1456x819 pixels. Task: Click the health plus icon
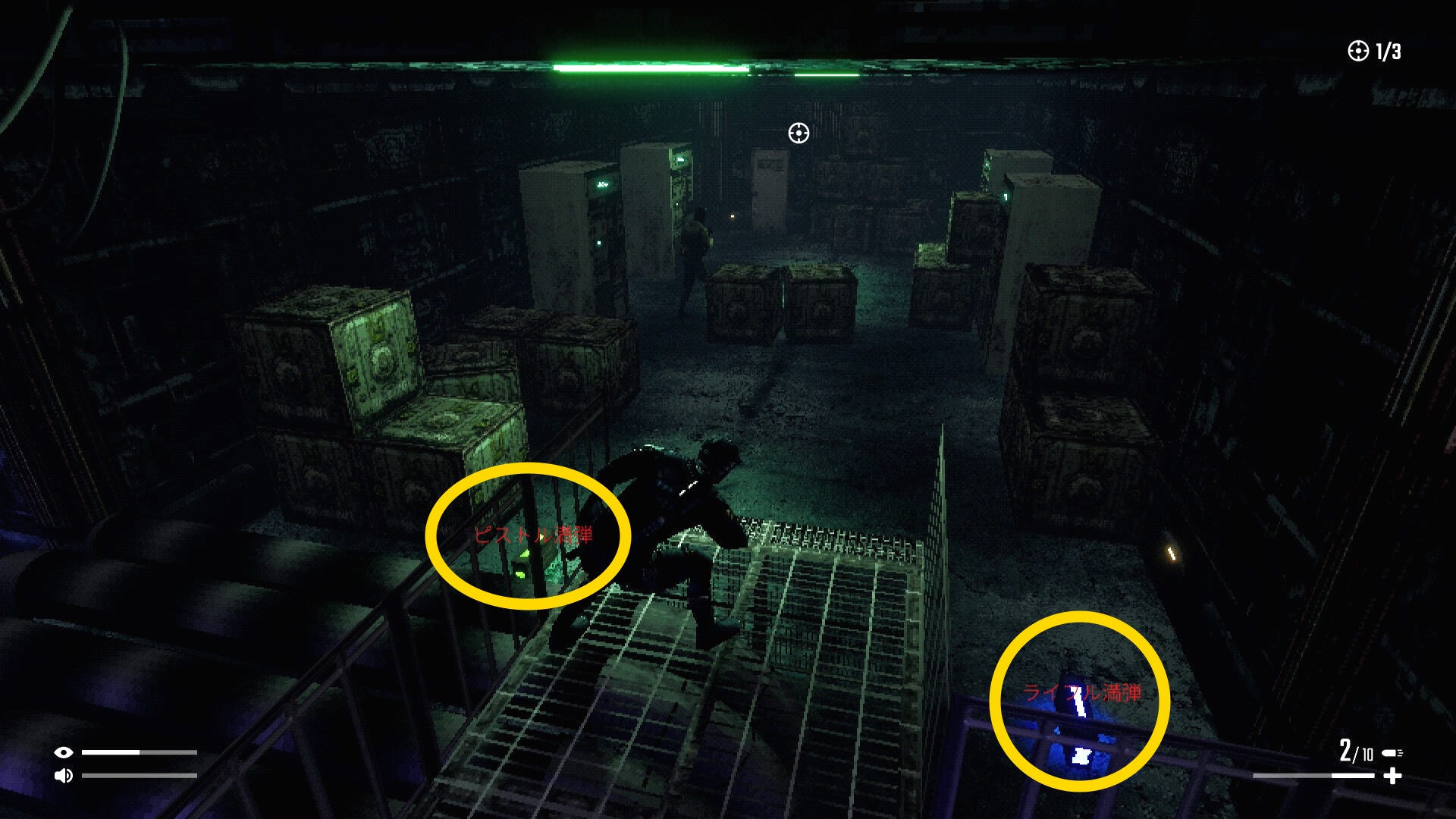tap(1392, 776)
